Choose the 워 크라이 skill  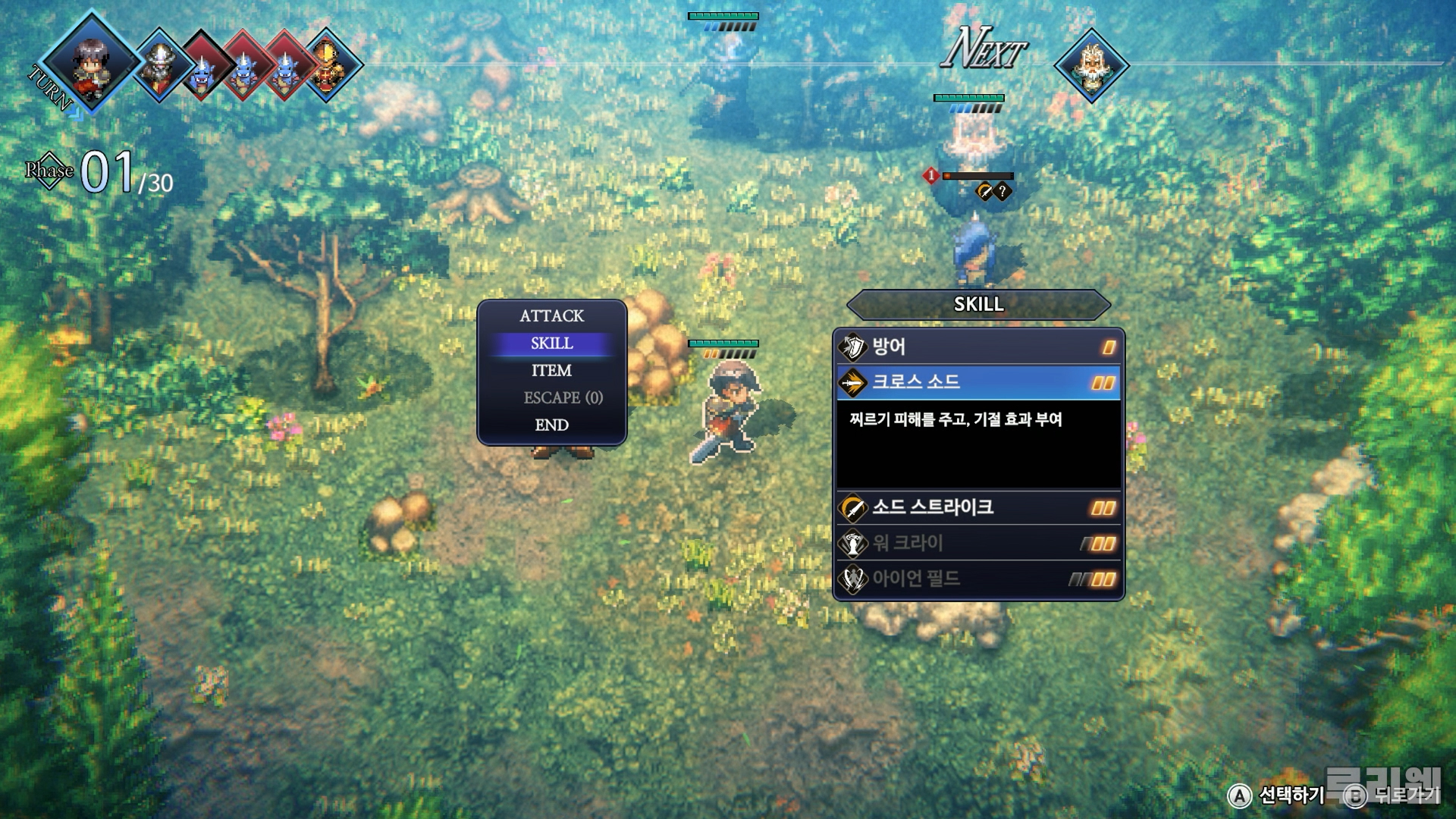pyautogui.click(x=977, y=543)
